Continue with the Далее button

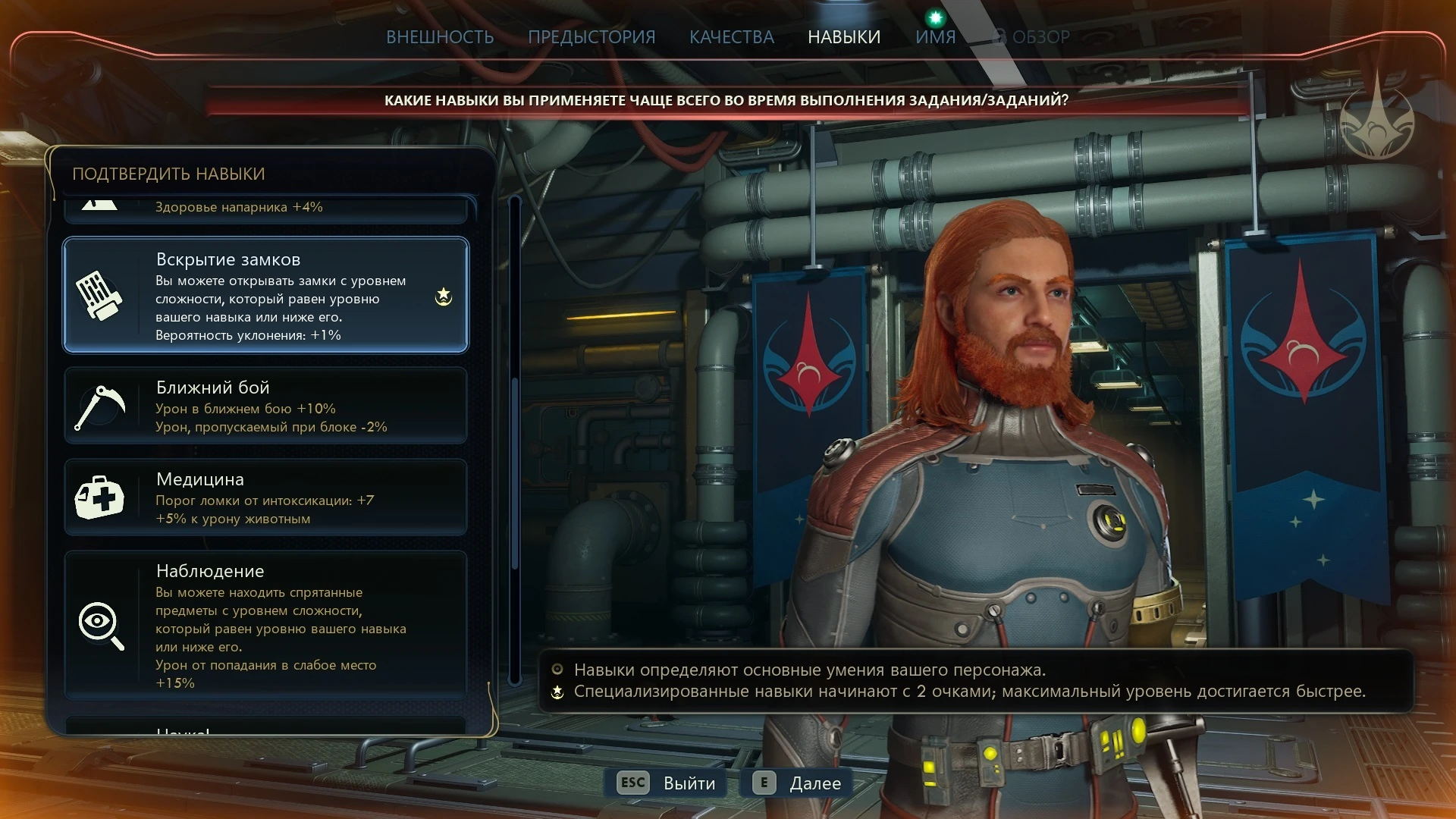point(798,783)
